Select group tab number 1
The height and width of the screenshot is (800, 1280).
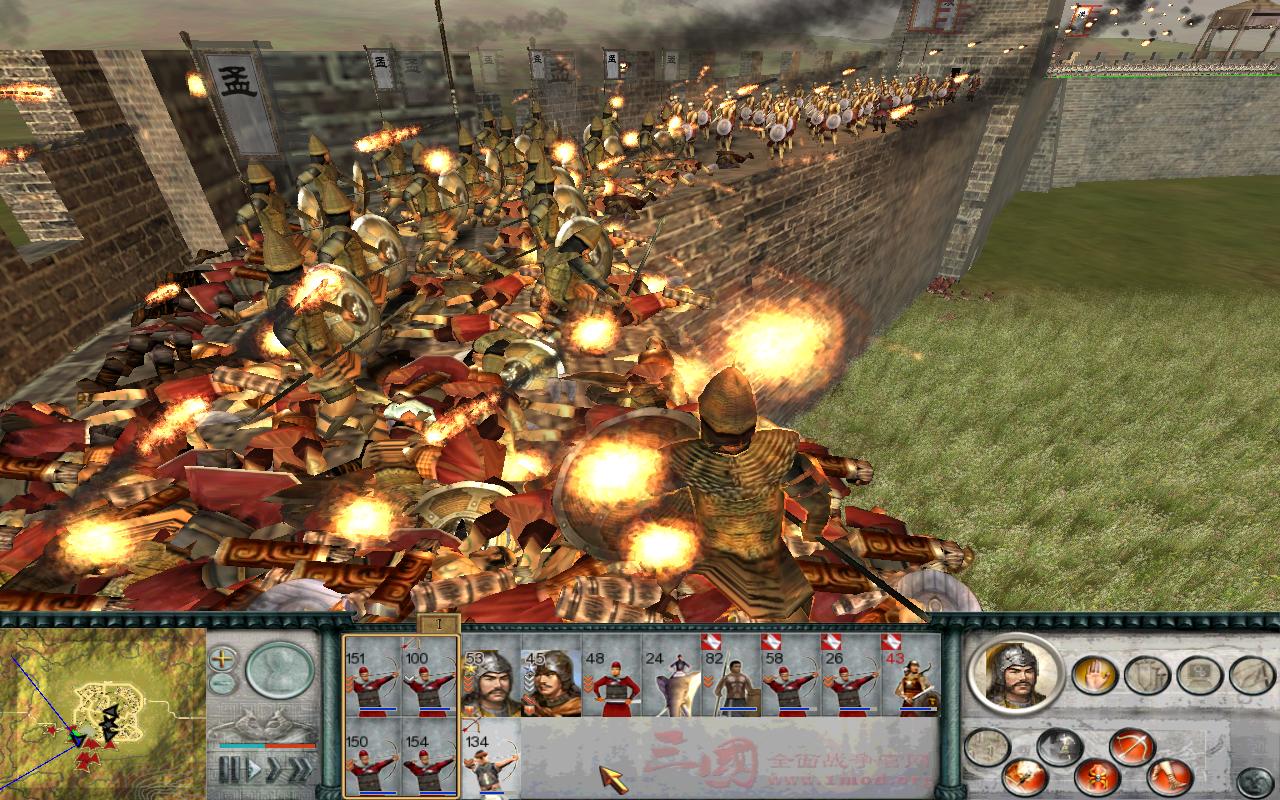point(438,624)
